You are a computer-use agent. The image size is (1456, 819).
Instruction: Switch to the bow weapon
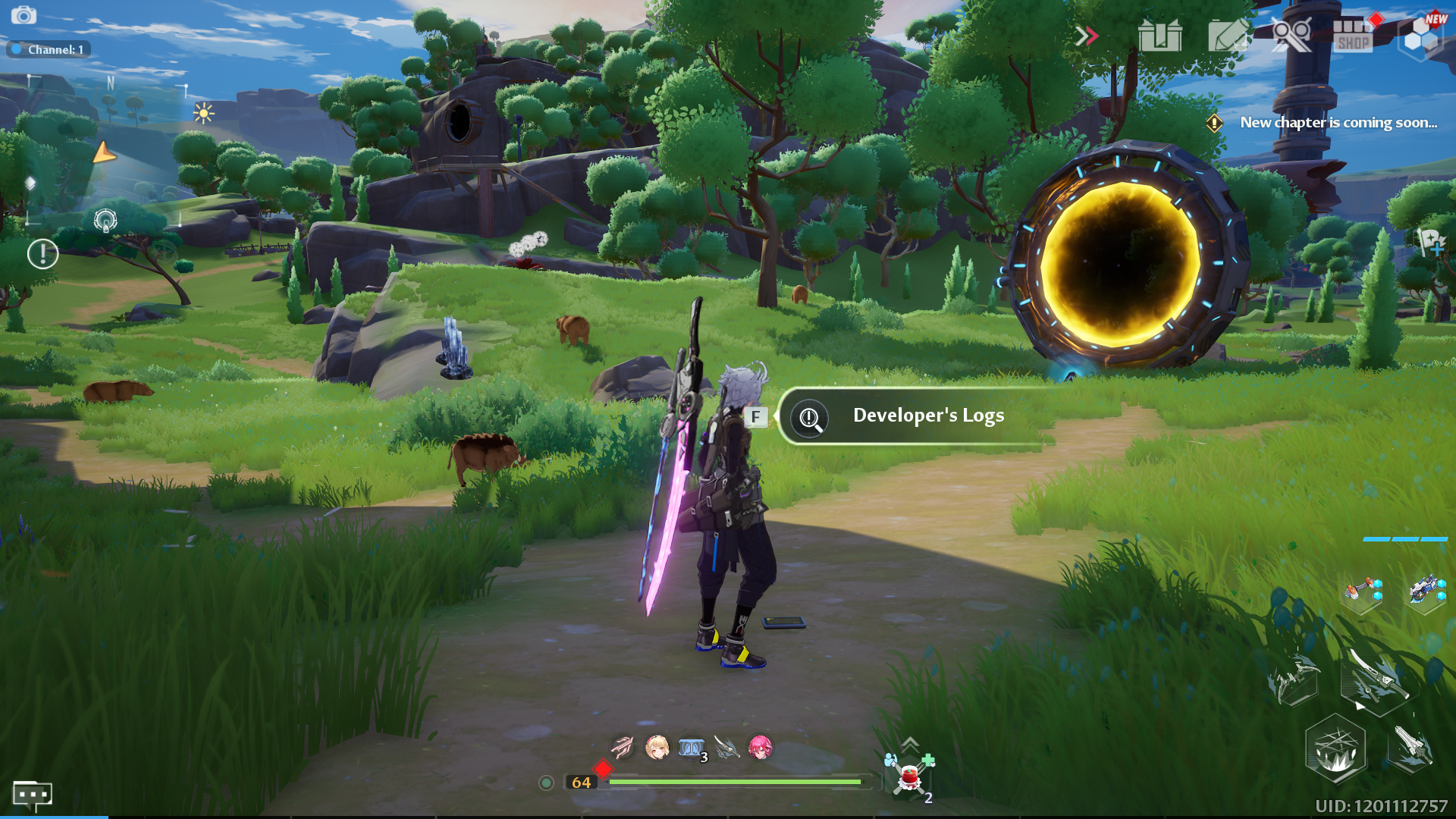click(1294, 680)
